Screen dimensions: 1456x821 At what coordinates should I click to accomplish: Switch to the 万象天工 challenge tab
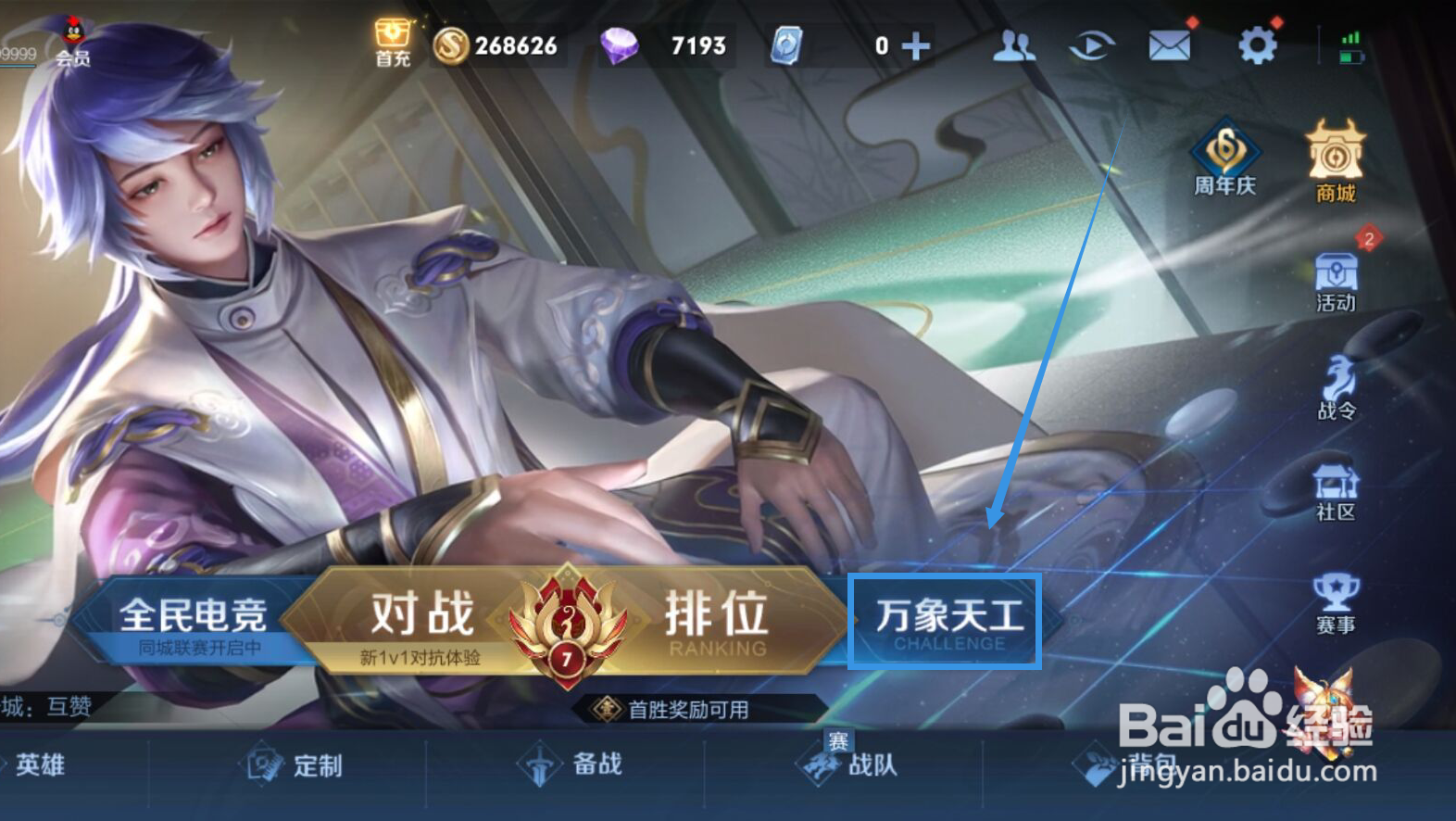947,619
